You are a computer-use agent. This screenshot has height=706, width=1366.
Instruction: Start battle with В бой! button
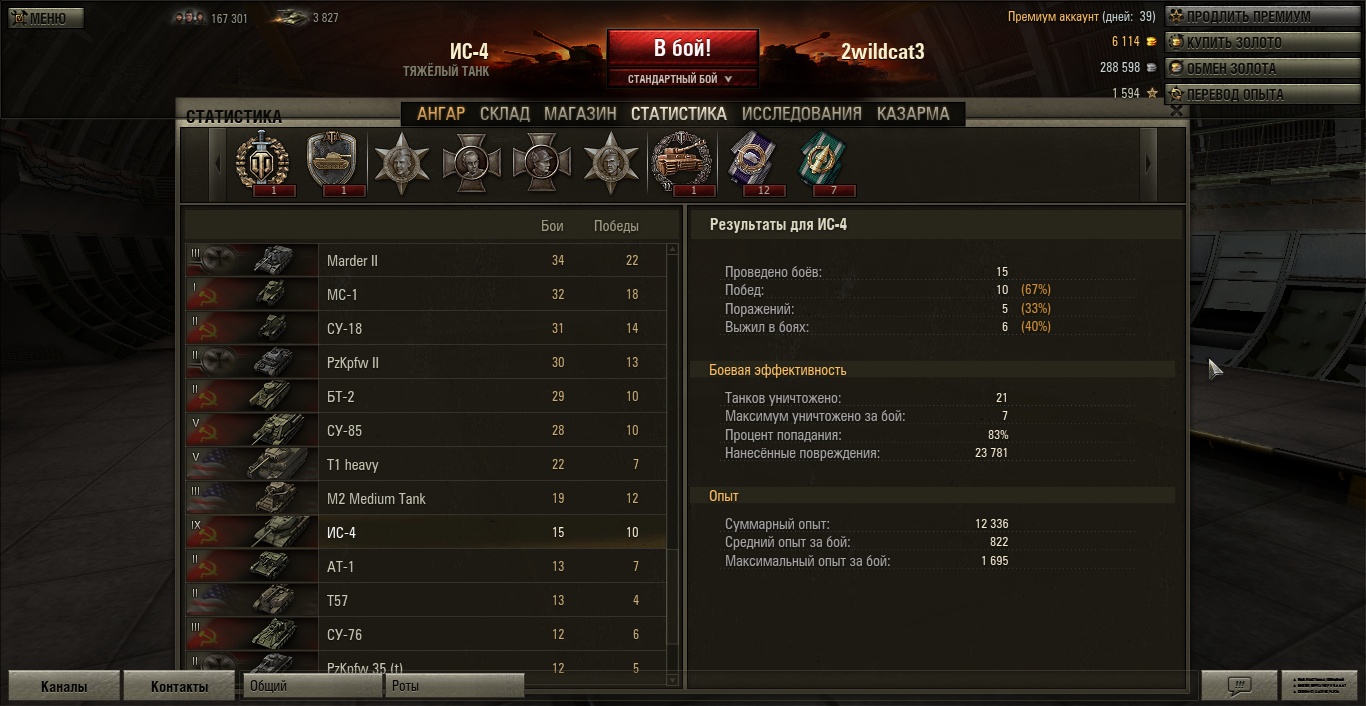pyautogui.click(x=682, y=48)
